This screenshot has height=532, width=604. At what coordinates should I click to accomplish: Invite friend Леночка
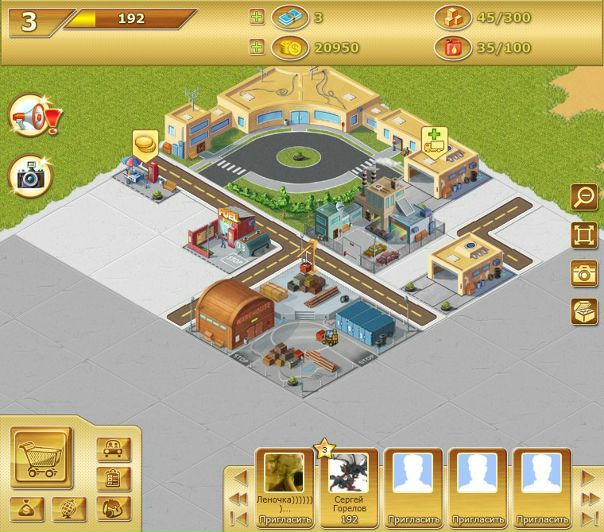[x=285, y=520]
